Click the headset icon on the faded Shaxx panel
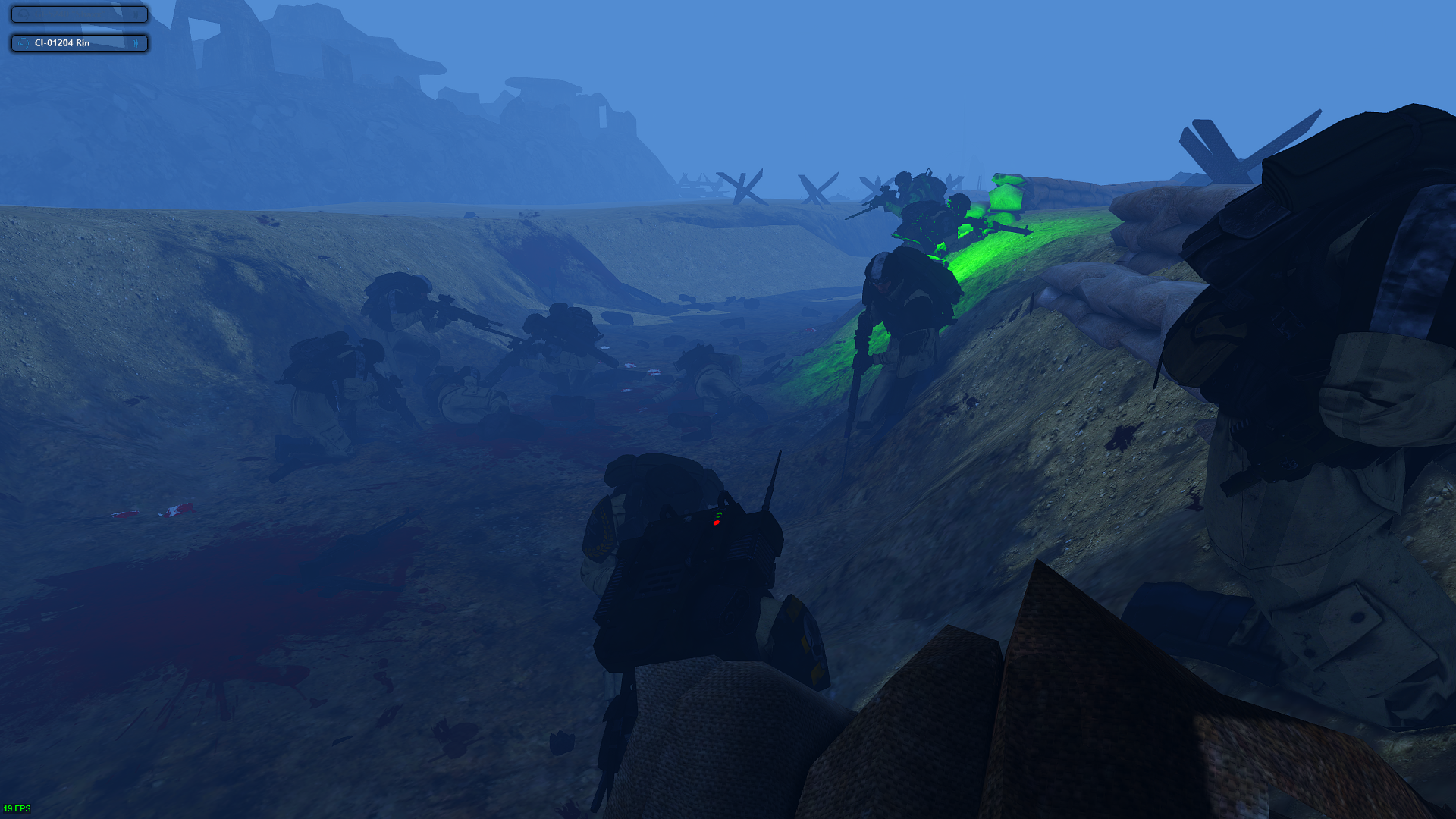The image size is (1456, 819). pyautogui.click(x=24, y=14)
